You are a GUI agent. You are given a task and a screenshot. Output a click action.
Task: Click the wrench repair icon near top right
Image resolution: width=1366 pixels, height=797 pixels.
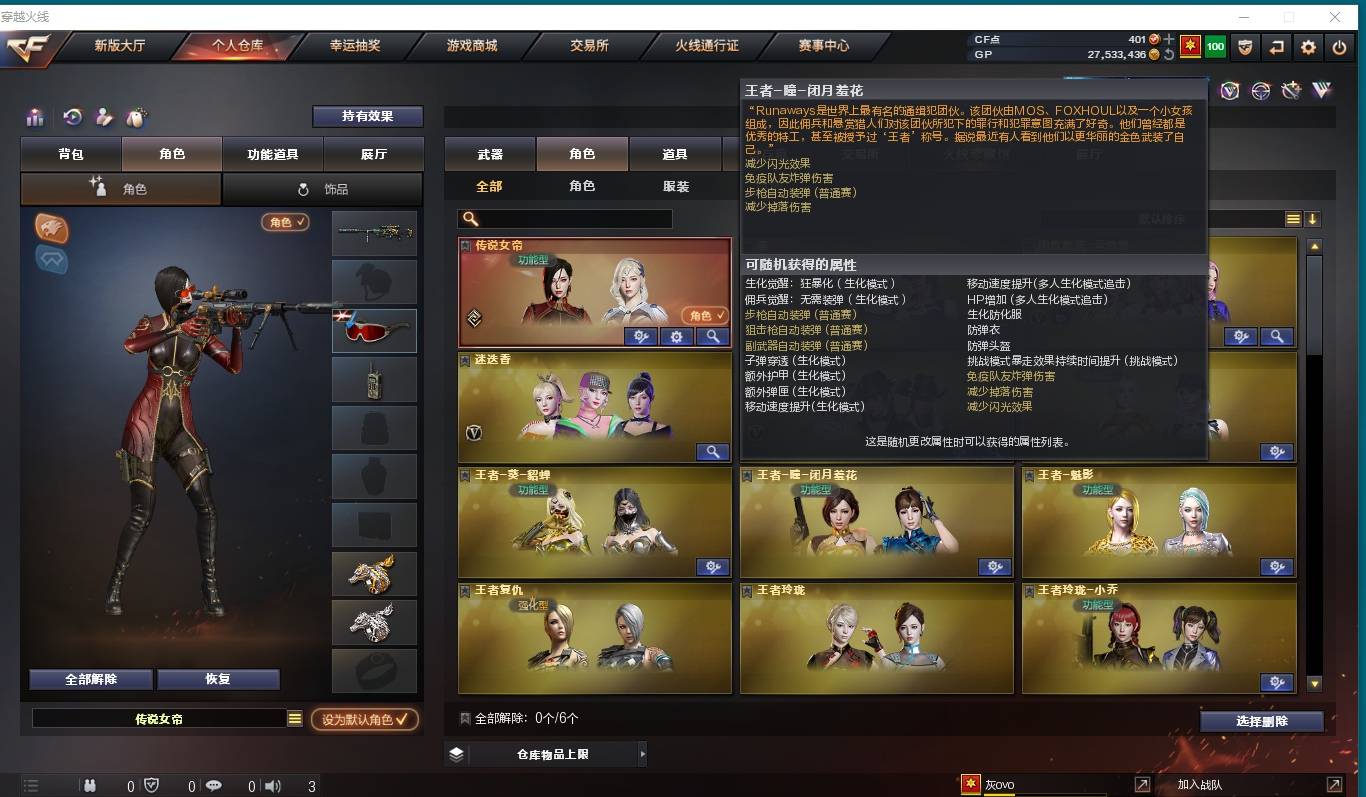pos(1290,90)
